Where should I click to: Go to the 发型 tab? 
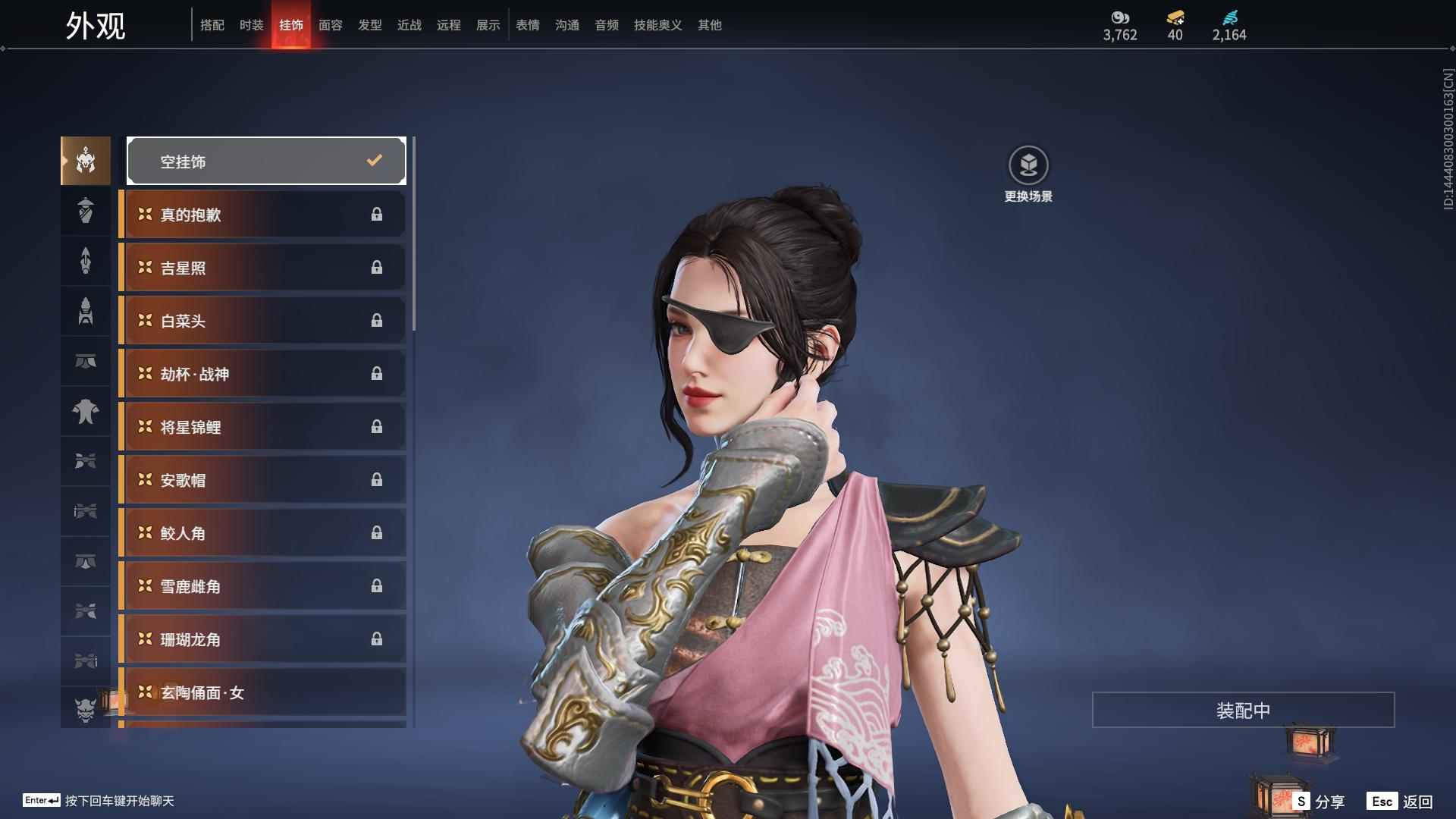click(x=370, y=25)
